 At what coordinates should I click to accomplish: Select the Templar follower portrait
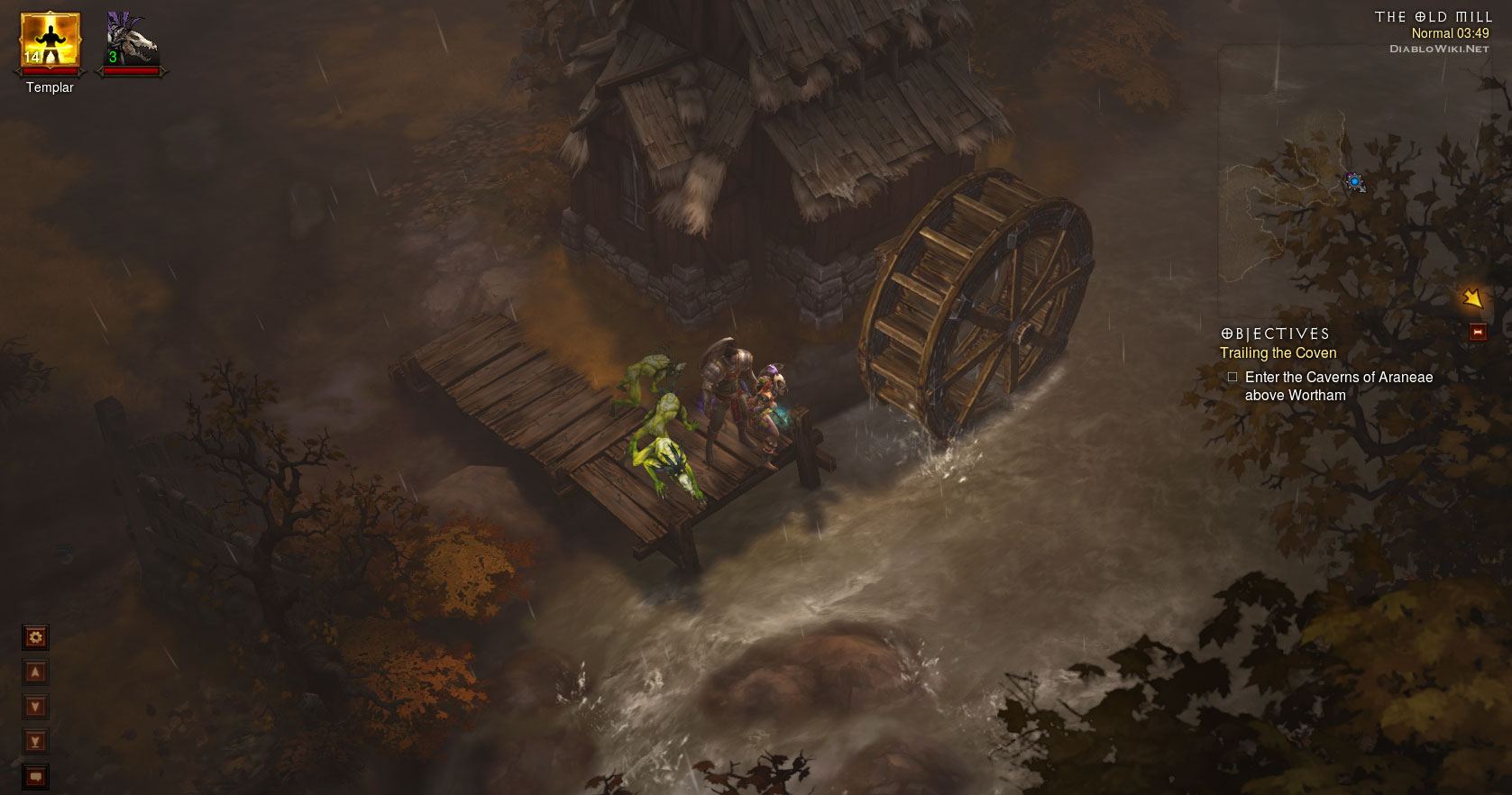click(x=50, y=42)
